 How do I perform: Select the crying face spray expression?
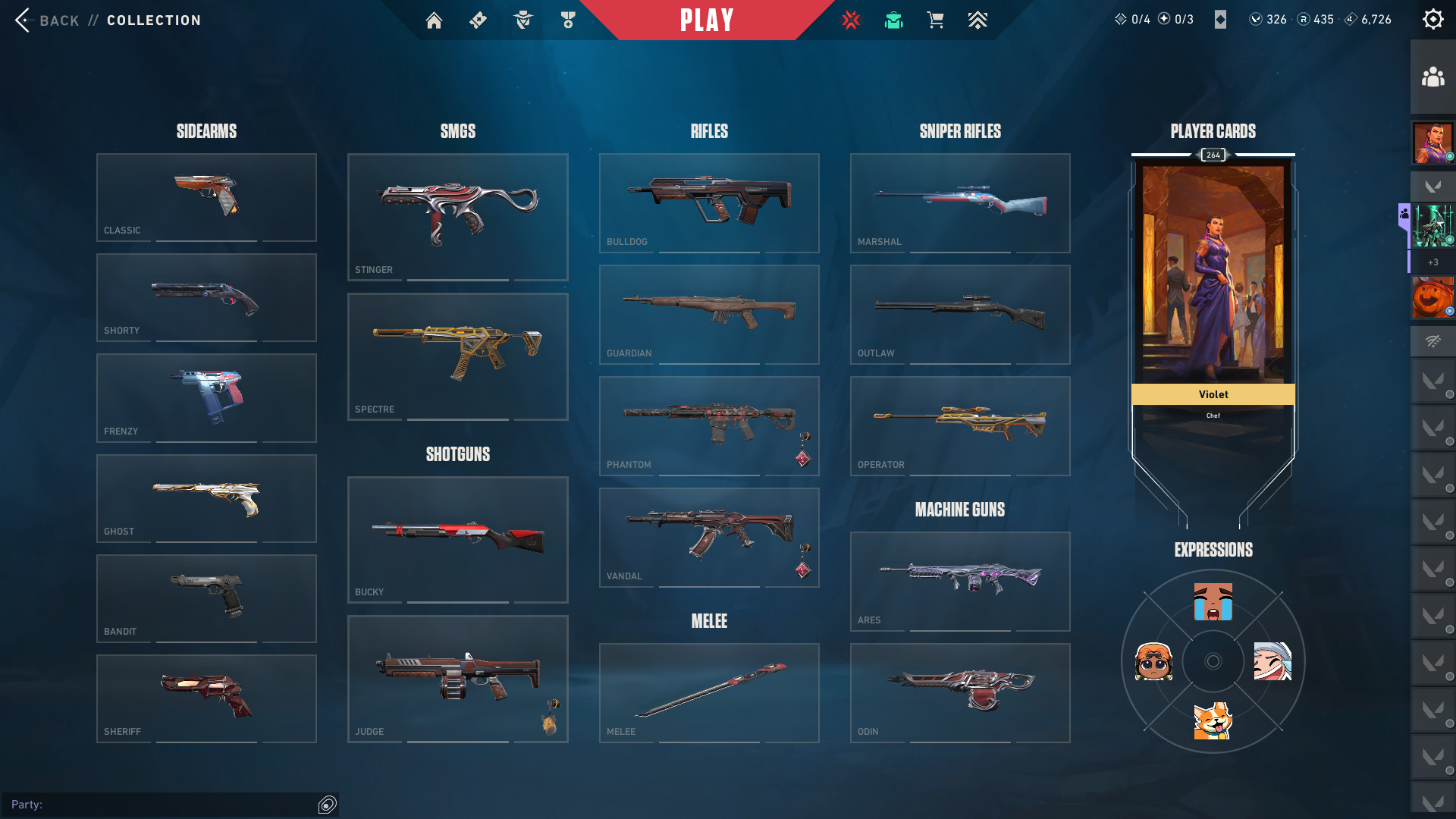(1213, 602)
